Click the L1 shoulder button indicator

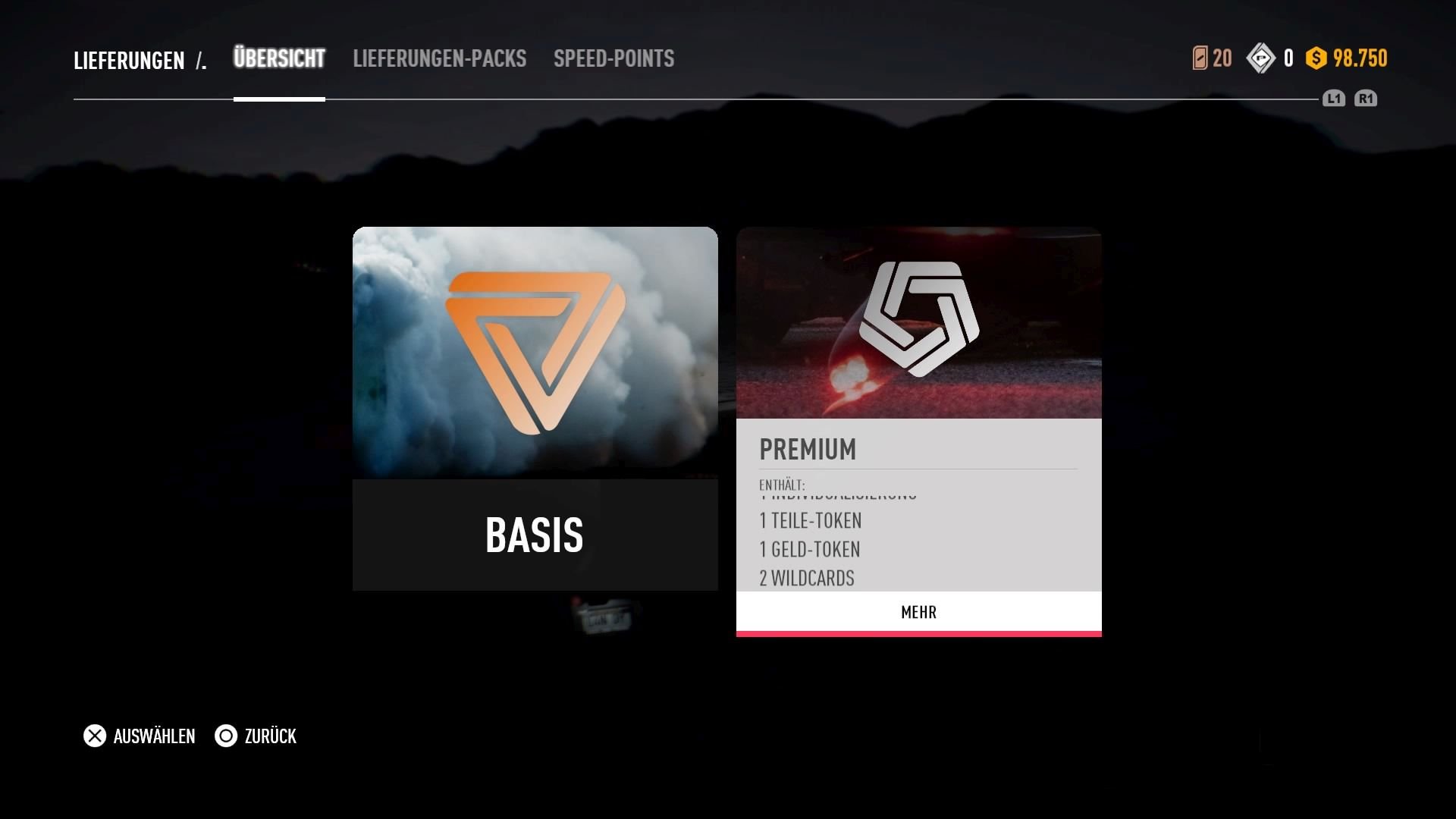[x=1333, y=99]
